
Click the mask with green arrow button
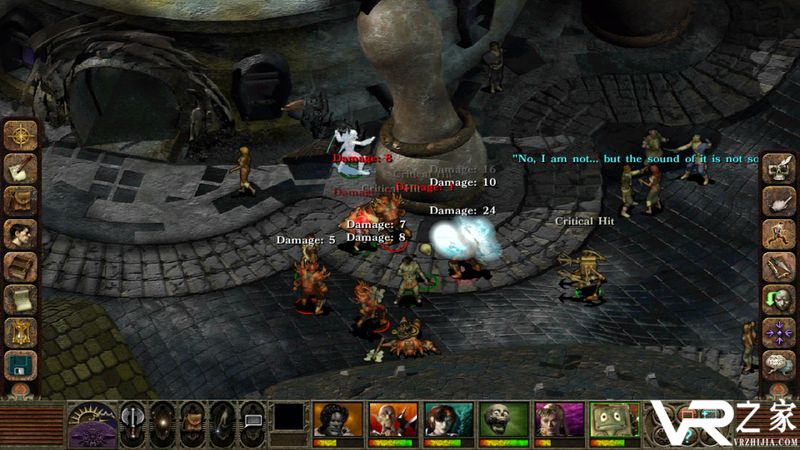pos(777,300)
